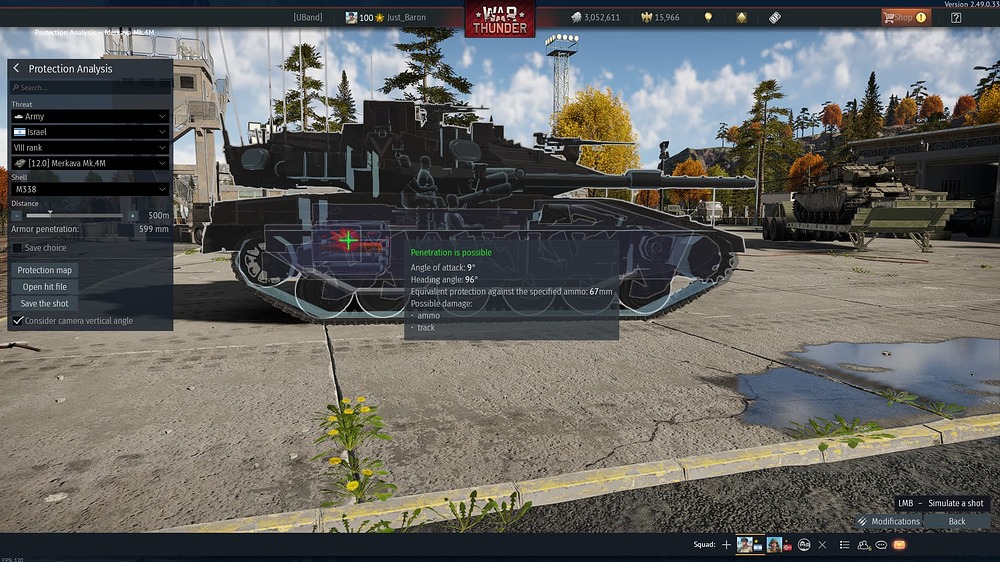1000x562 pixels.
Task: Click the Search field in Protection Analysis
Action: pos(90,88)
